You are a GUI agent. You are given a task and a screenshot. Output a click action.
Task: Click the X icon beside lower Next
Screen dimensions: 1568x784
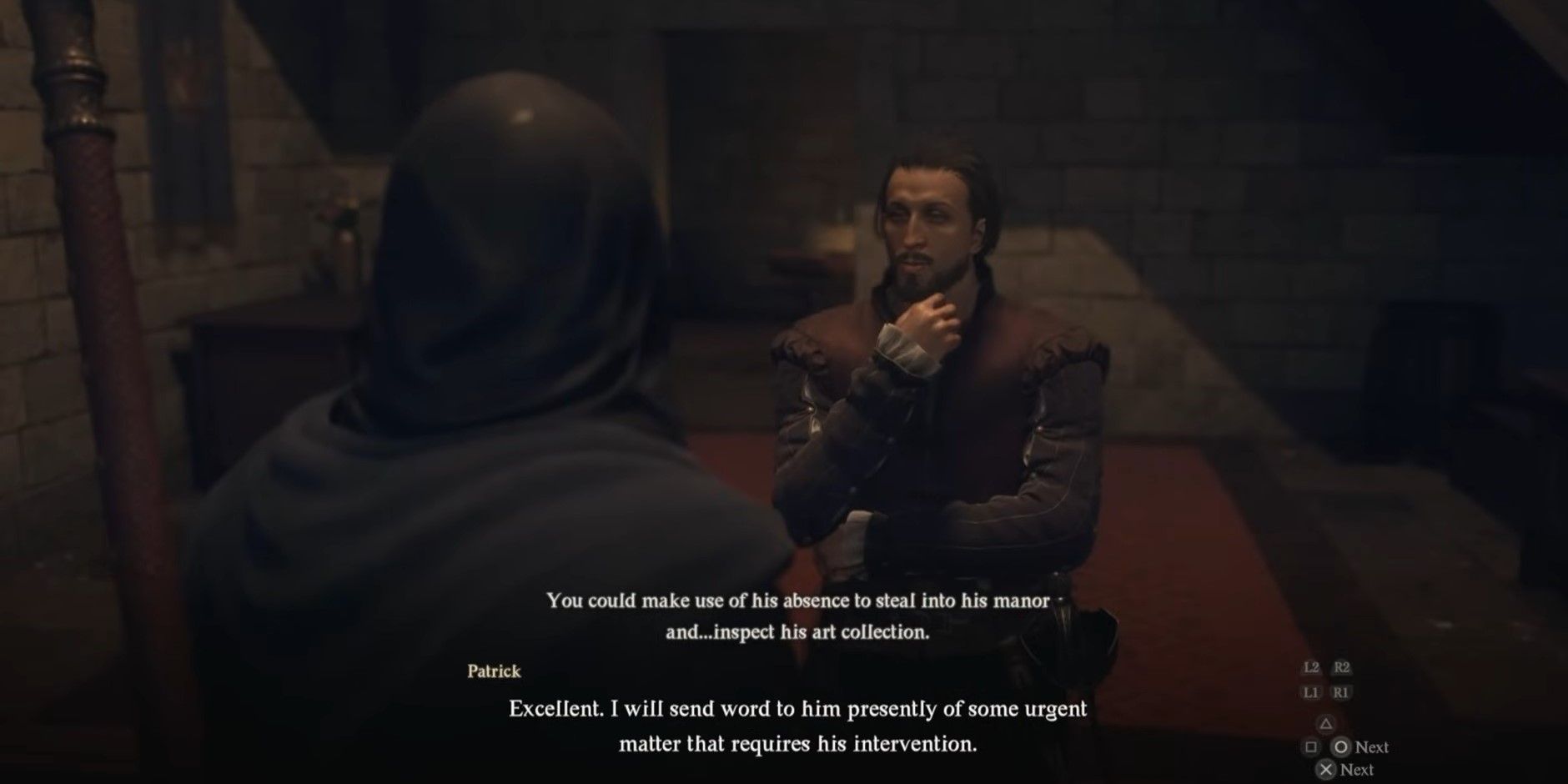pyautogui.click(x=1326, y=769)
